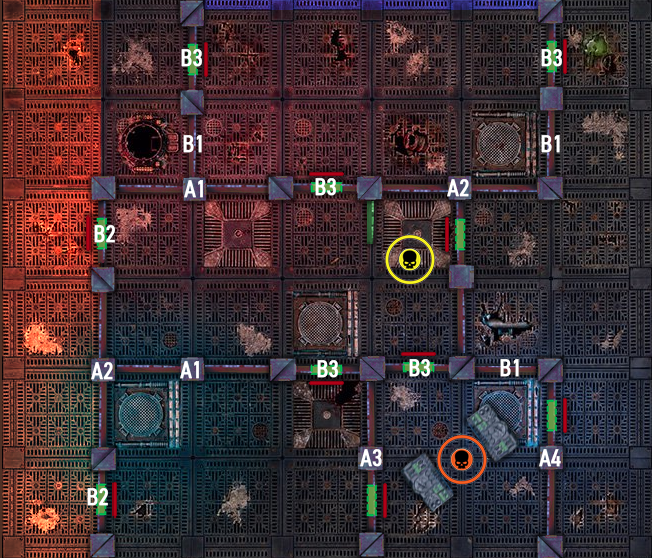Select the yellow-circled skull marker
652x558 pixels.
[409, 260]
